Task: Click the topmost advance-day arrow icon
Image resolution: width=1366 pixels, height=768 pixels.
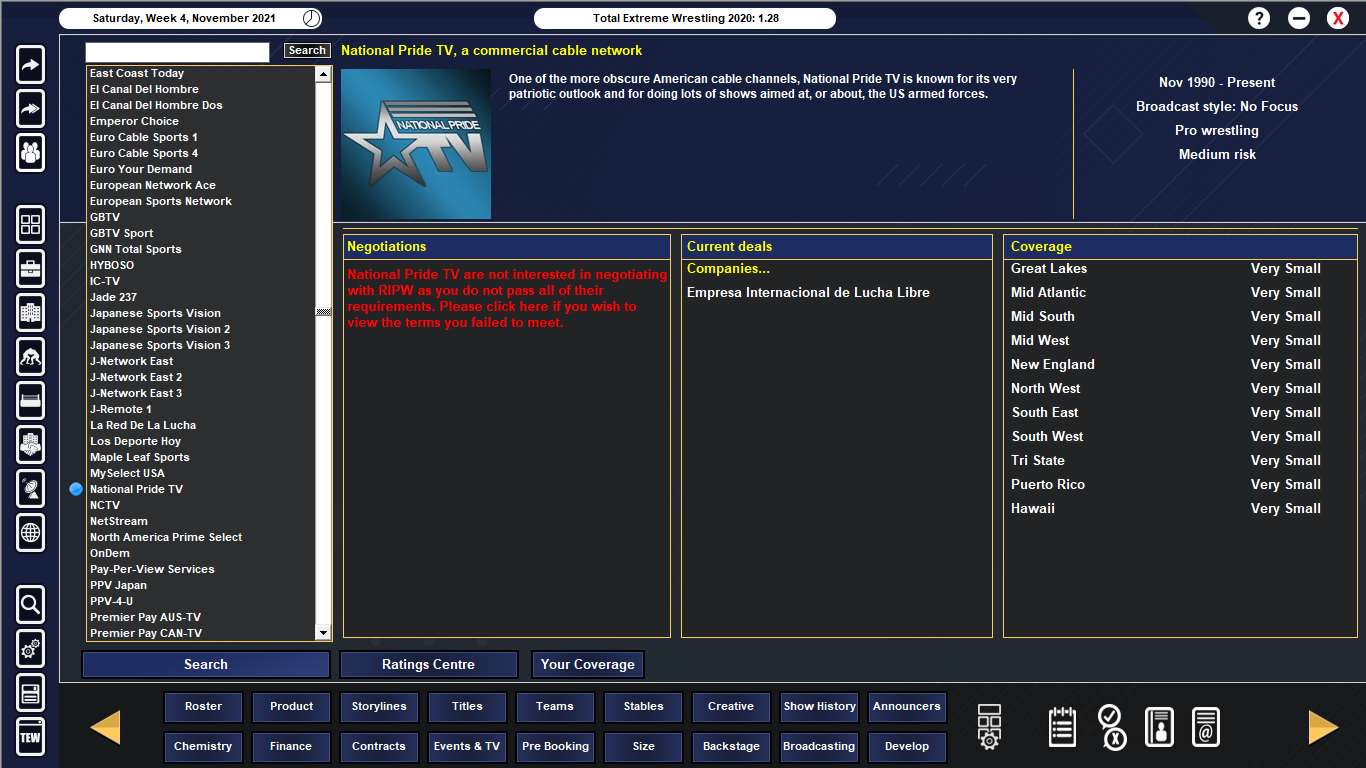Action: pyautogui.click(x=29, y=64)
